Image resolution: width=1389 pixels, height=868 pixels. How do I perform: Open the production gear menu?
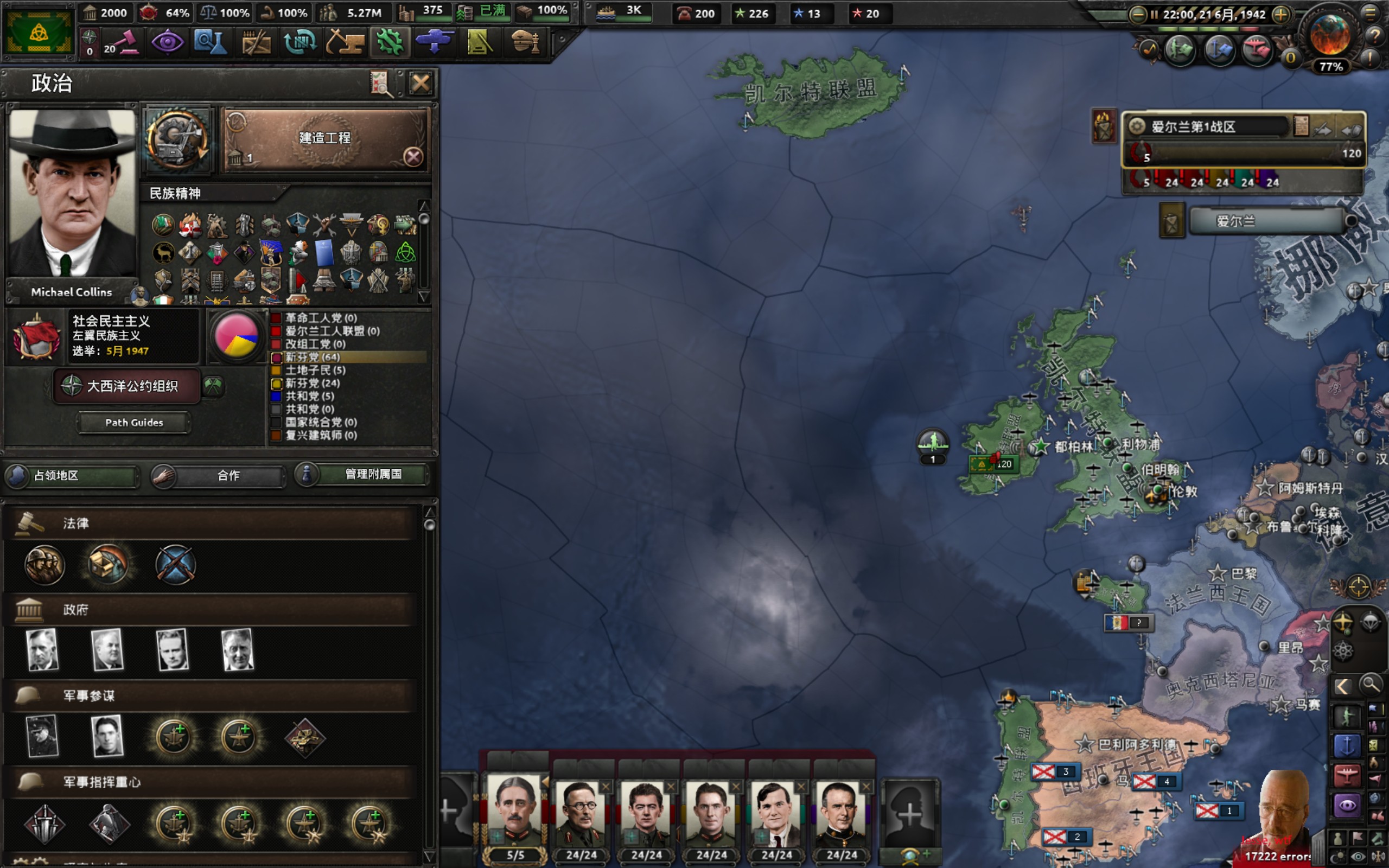coord(390,42)
